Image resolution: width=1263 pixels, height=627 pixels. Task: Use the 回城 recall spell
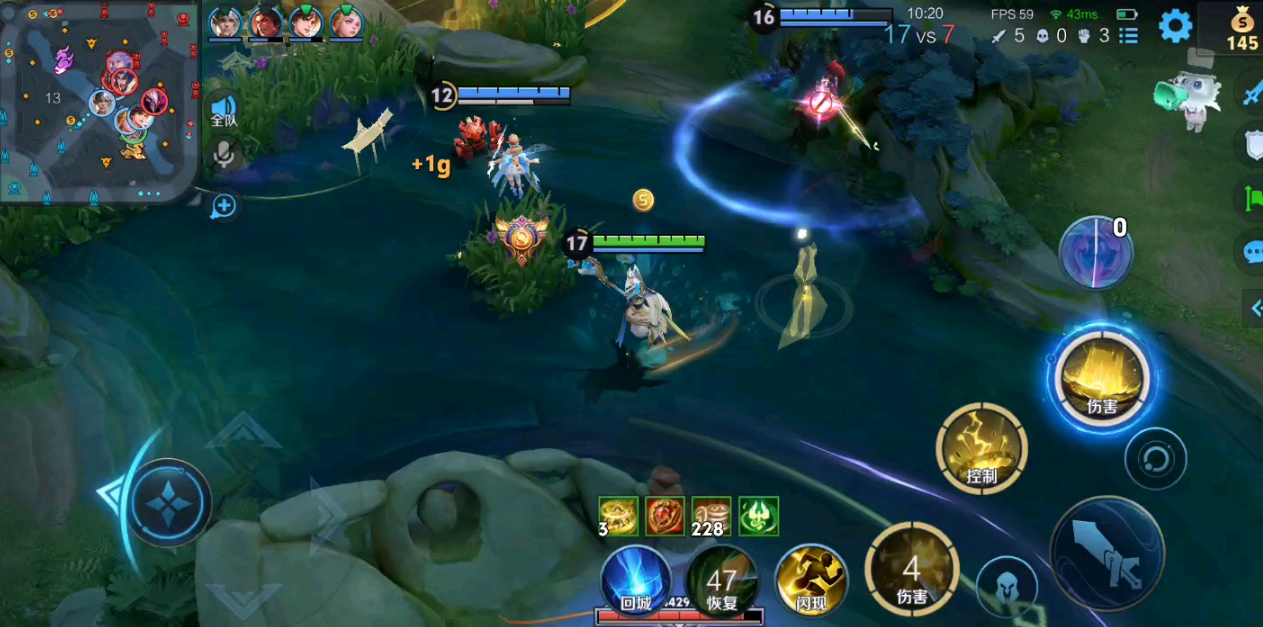point(636,579)
